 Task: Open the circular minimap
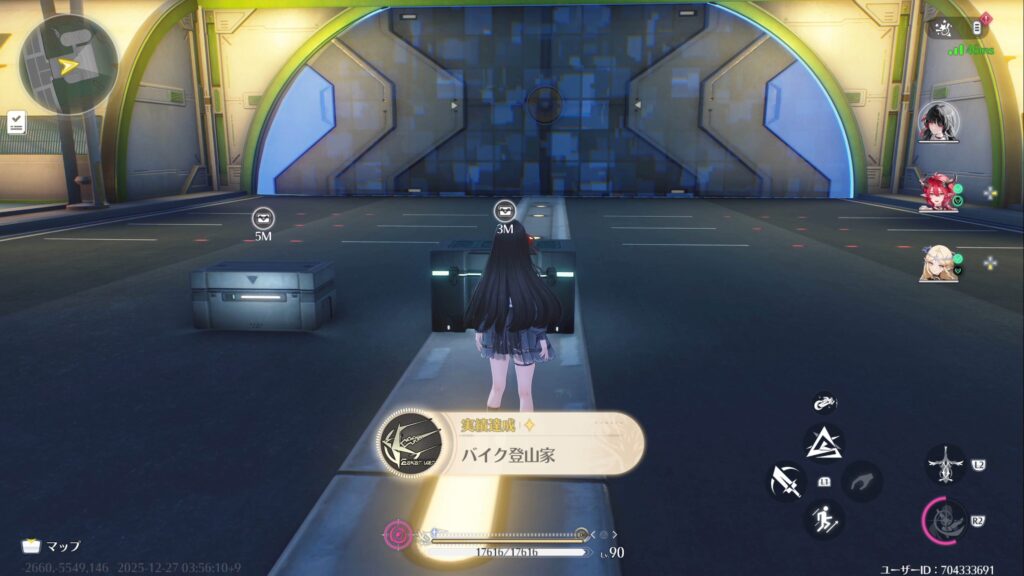coord(68,64)
